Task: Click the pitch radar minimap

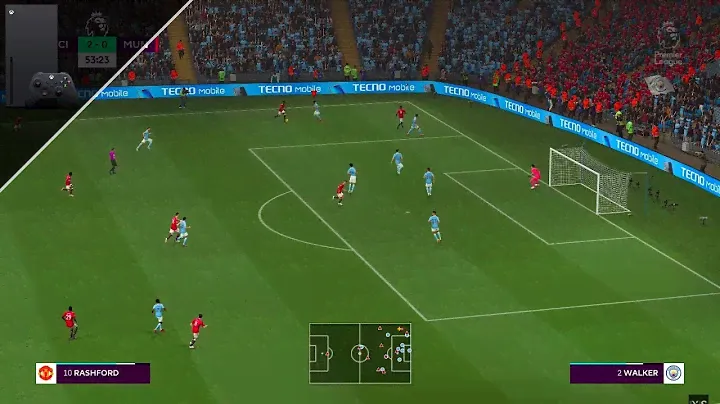Action: tap(360, 353)
